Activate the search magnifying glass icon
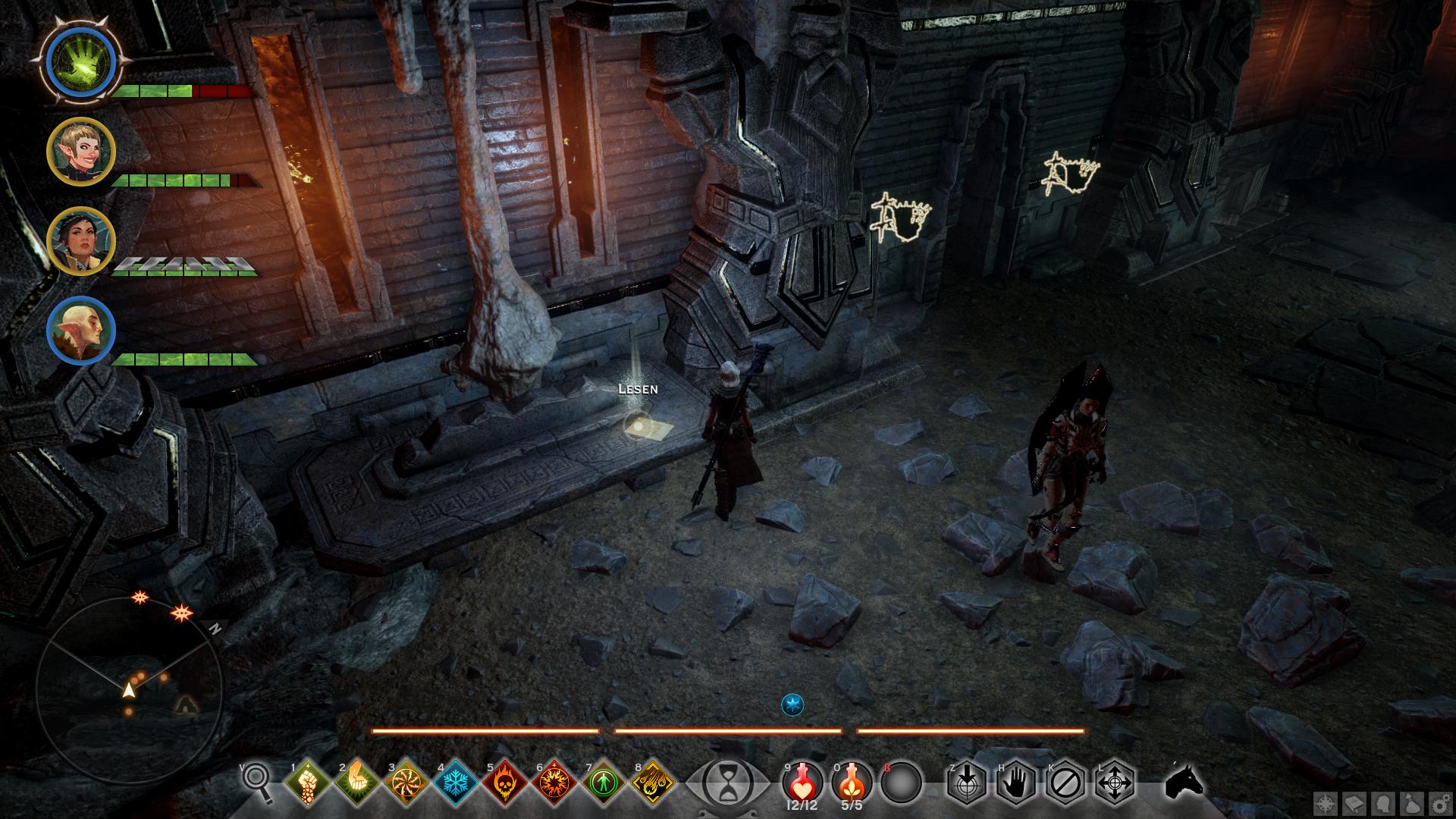Viewport: 1456px width, 819px height. pos(256,781)
